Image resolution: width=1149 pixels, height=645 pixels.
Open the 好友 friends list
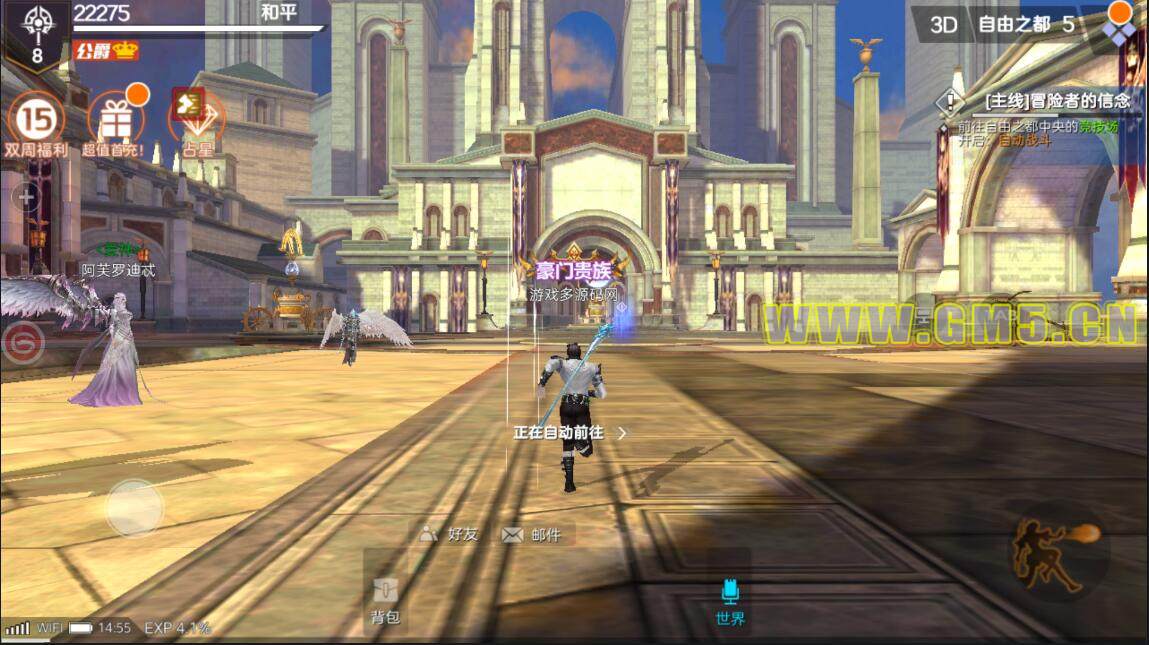(449, 534)
